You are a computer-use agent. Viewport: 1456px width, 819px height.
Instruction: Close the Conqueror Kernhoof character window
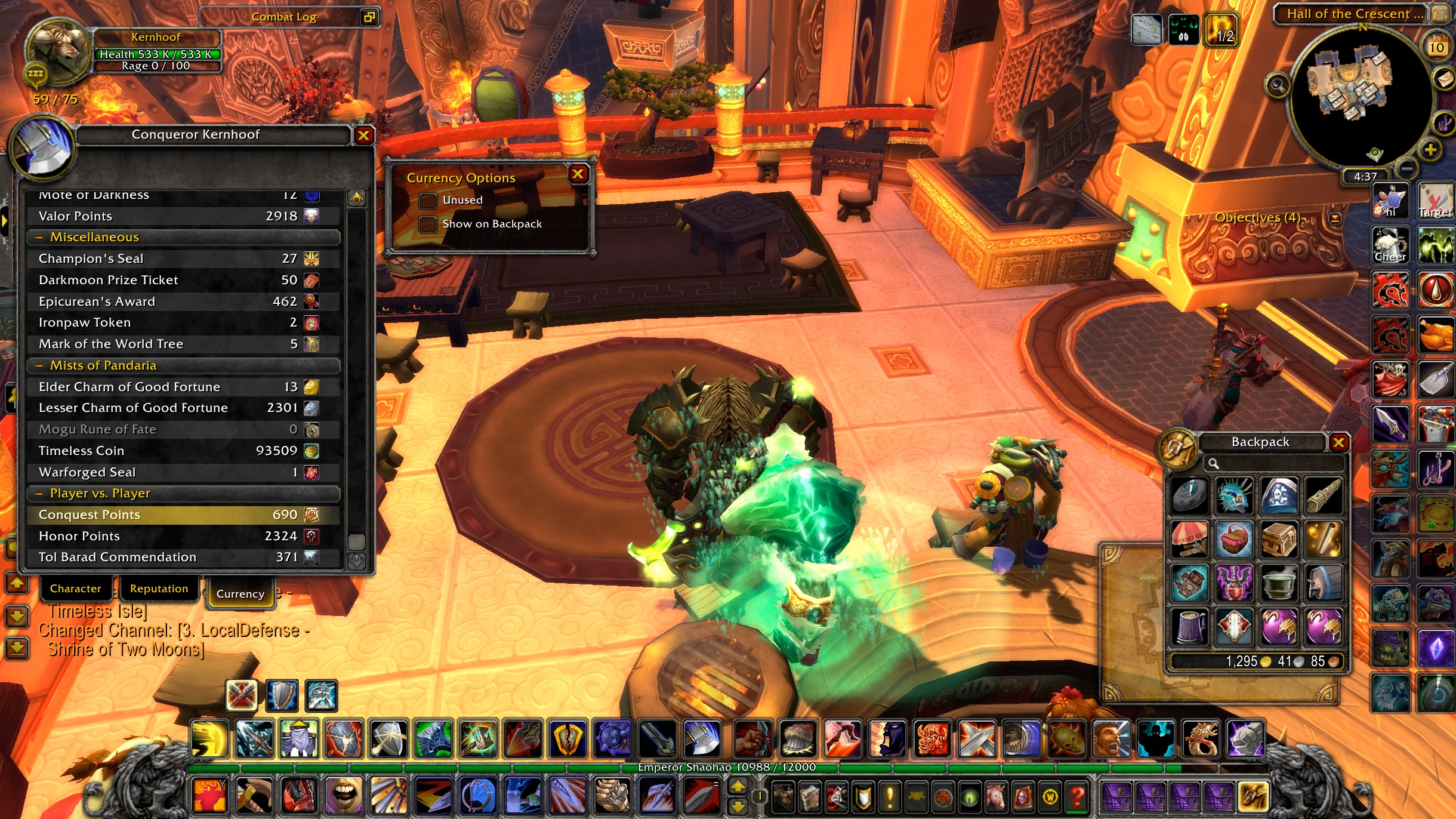(363, 136)
